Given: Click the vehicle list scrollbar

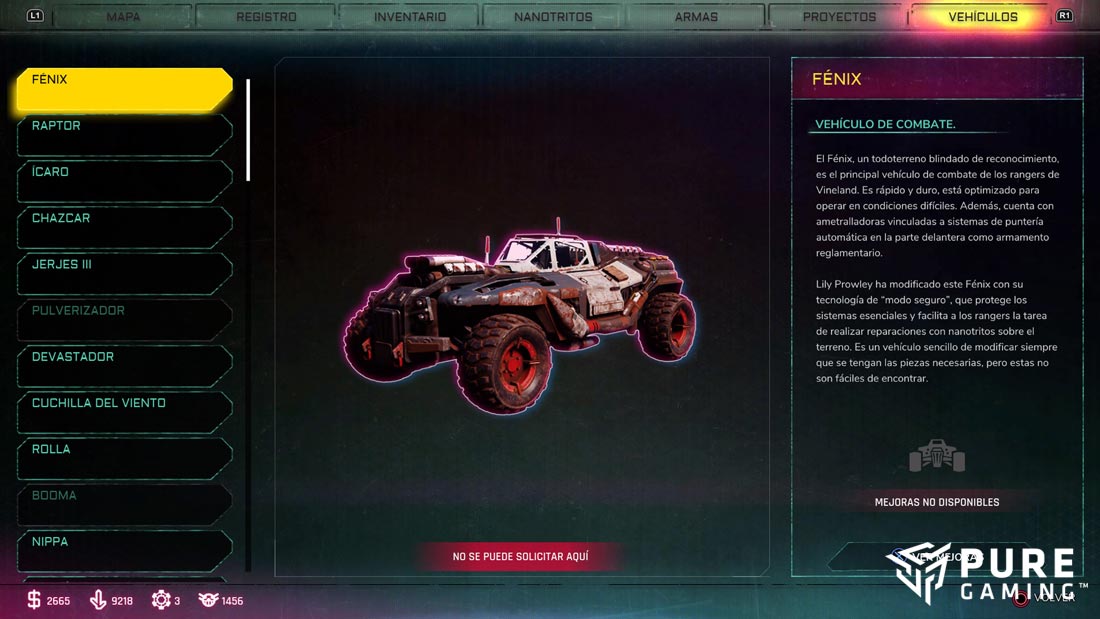Looking at the screenshot, I should 248,130.
